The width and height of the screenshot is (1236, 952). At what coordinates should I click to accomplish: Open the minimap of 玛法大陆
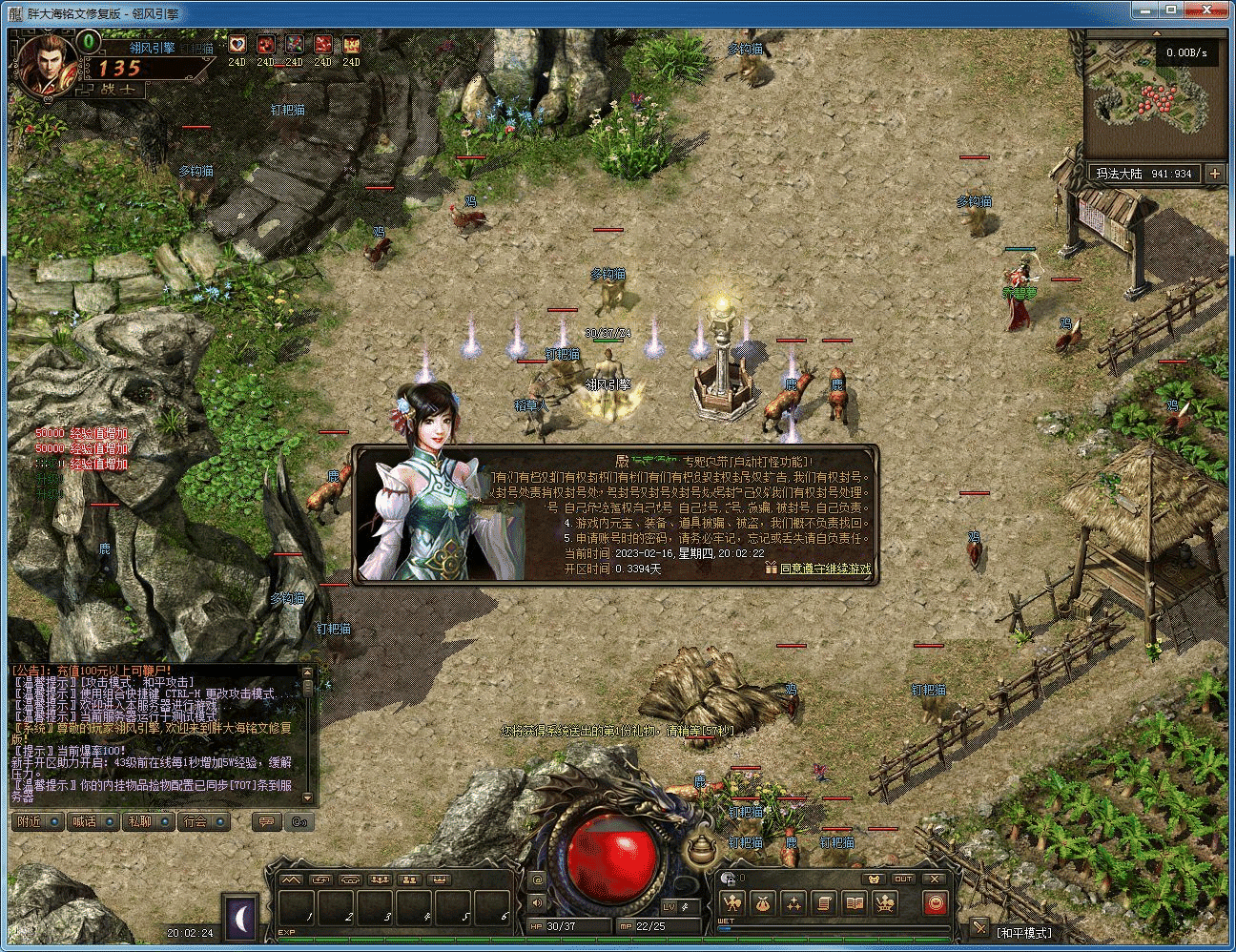point(1154,91)
